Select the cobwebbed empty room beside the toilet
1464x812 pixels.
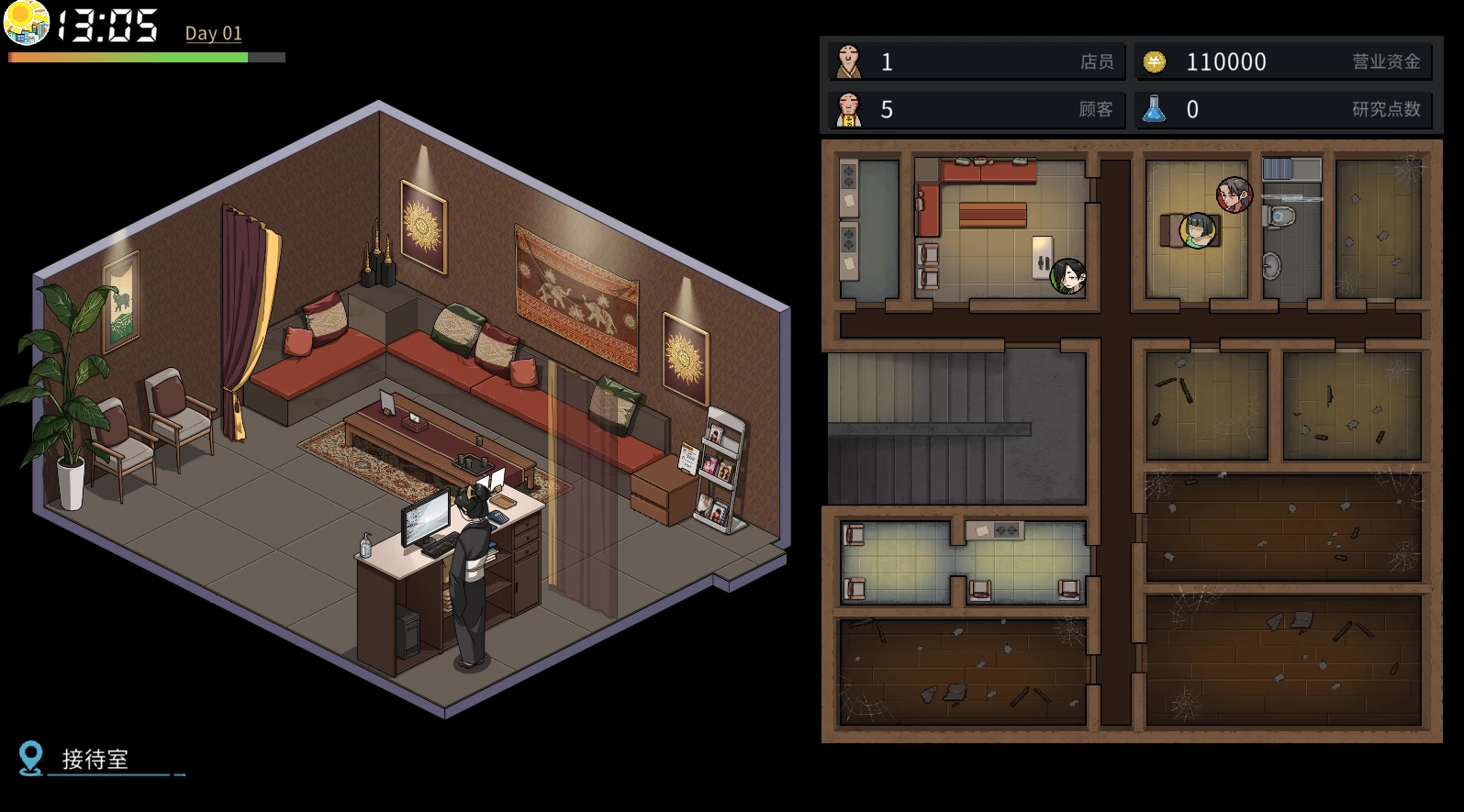1378,229
